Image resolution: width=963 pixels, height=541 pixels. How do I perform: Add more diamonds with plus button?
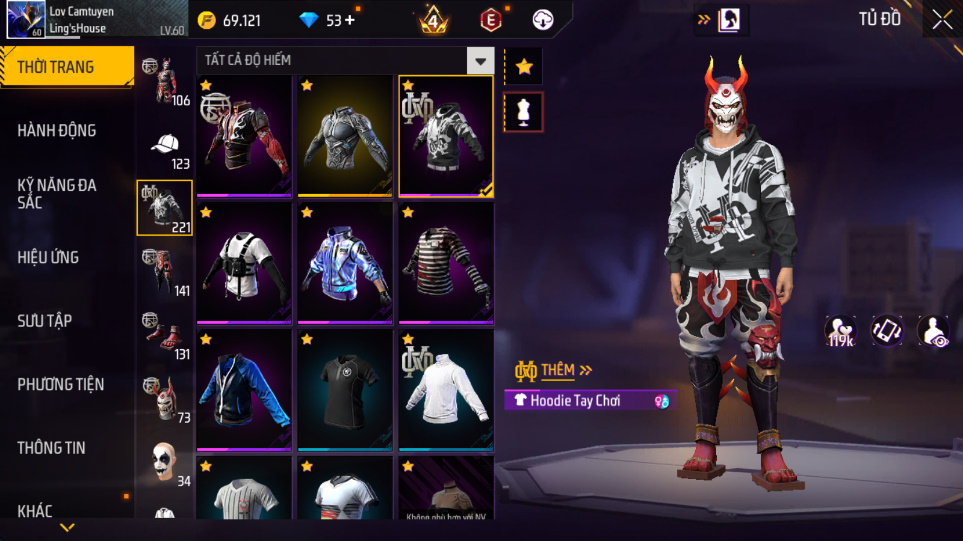350,20
